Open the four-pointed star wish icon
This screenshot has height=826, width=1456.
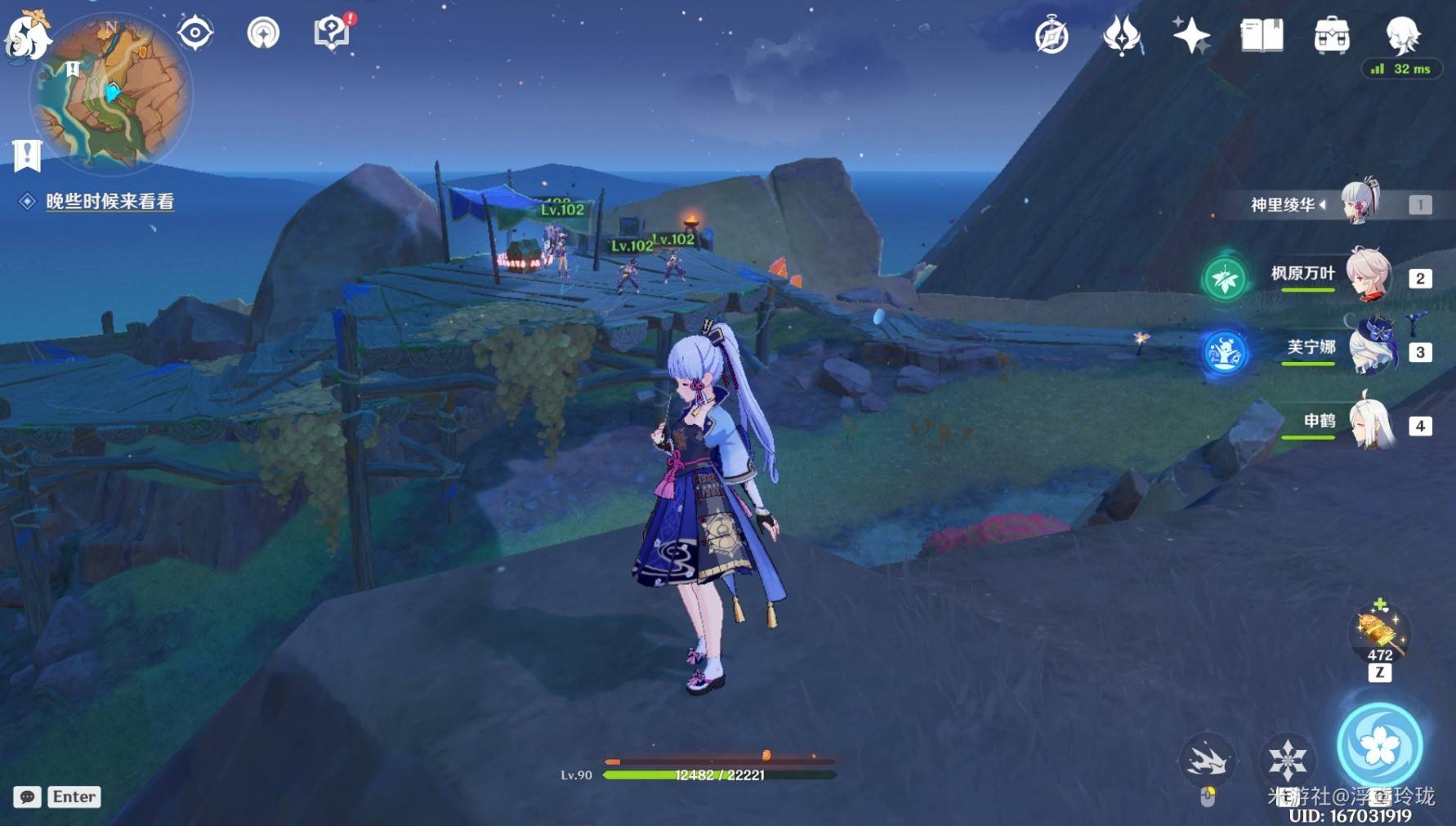(1191, 36)
